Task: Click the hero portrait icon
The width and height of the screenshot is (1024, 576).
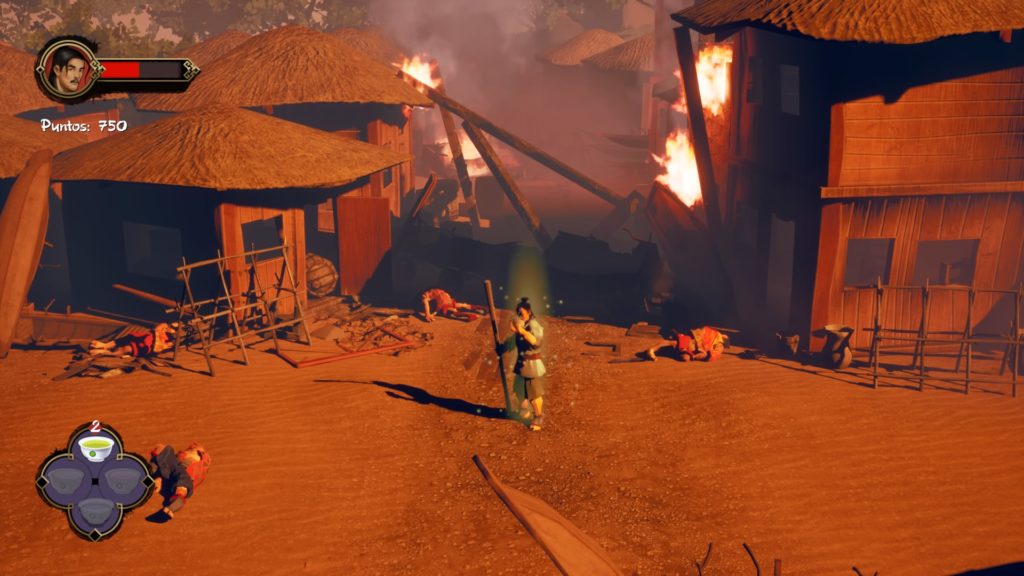Action: coord(67,69)
